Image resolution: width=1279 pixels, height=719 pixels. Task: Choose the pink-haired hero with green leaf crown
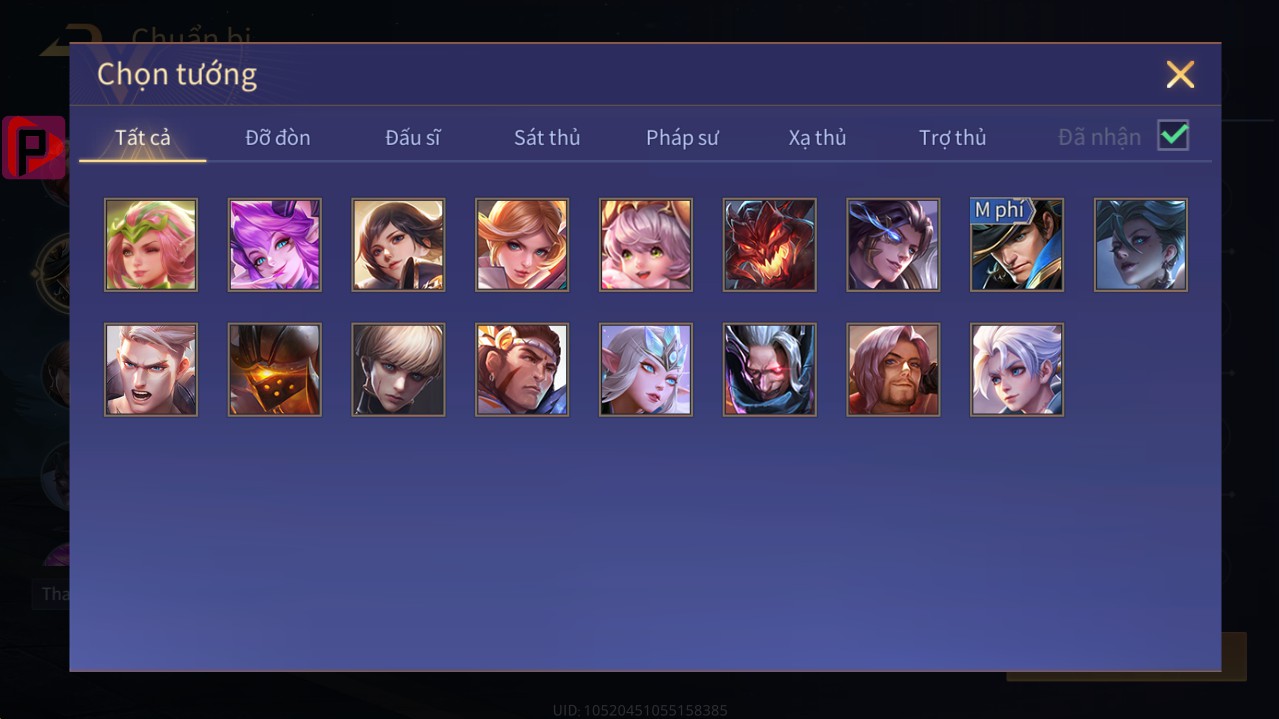pos(151,245)
